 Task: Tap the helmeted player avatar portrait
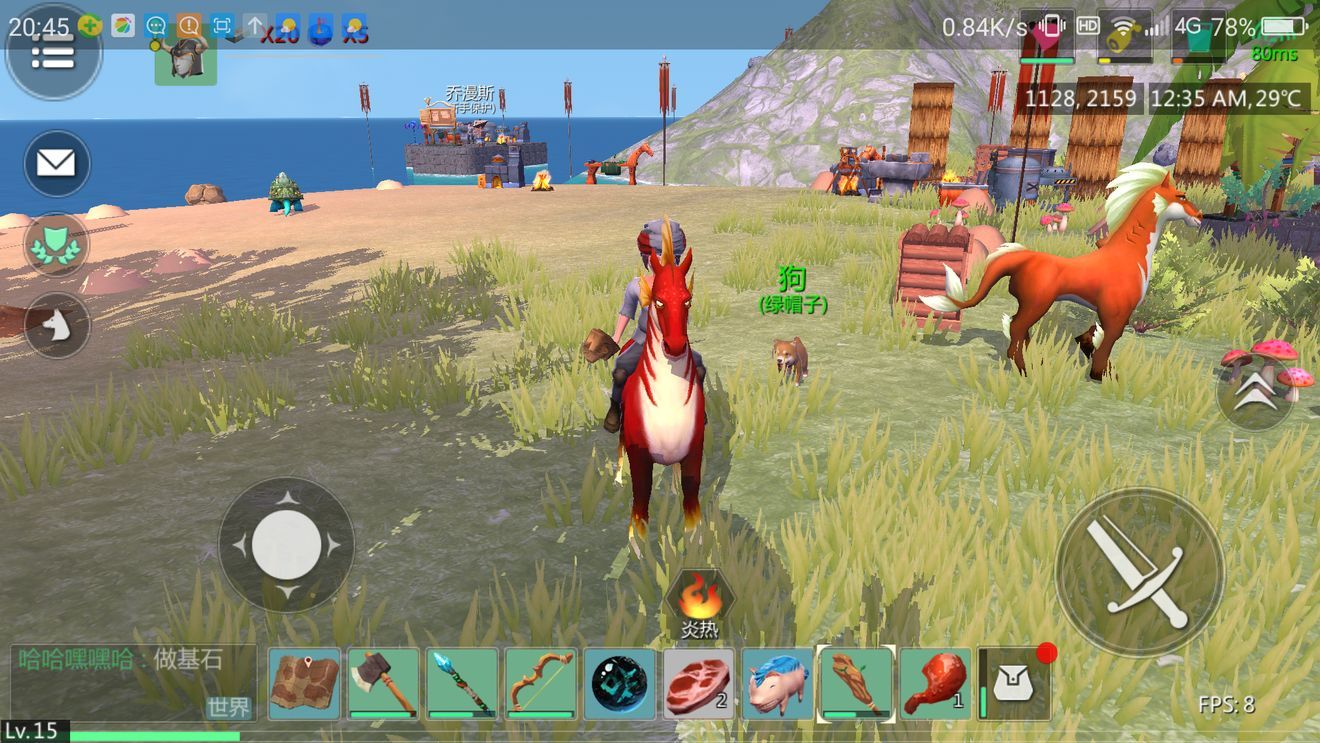(x=185, y=57)
